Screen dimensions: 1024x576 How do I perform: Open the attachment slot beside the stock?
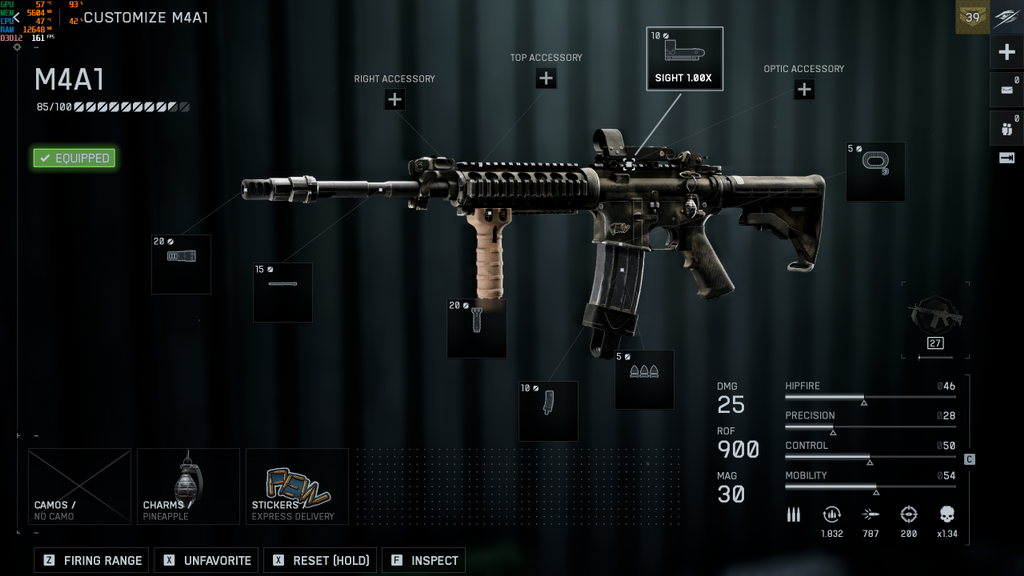coord(875,171)
